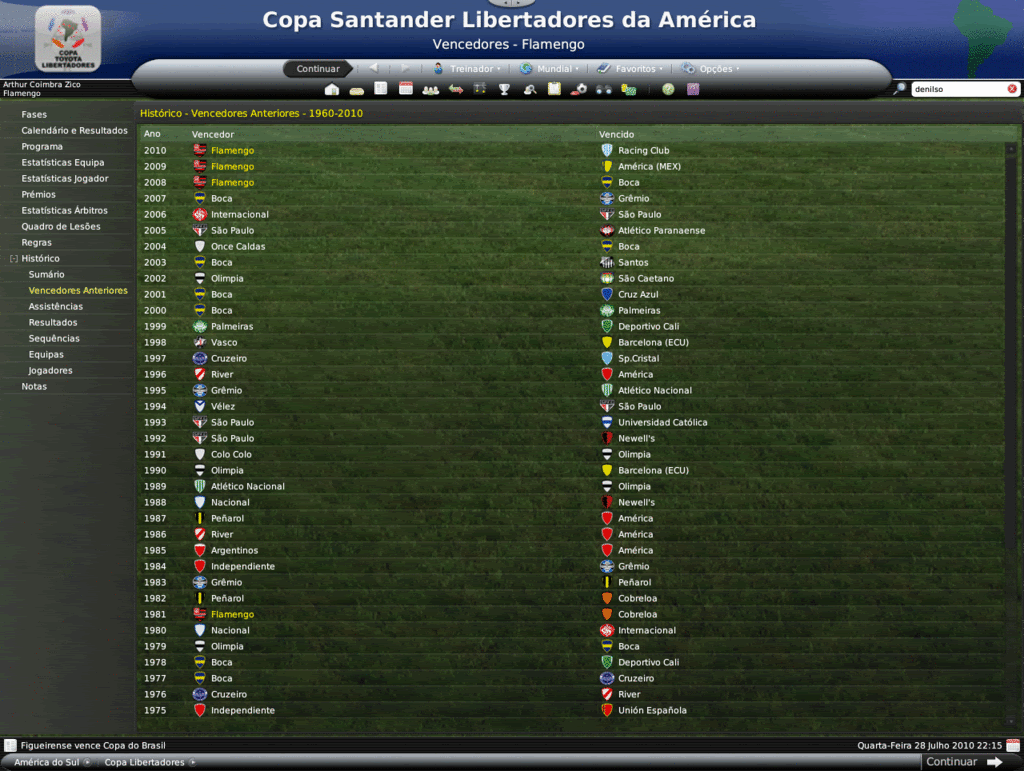
Task: Open the Regras section
Action: (x=36, y=243)
